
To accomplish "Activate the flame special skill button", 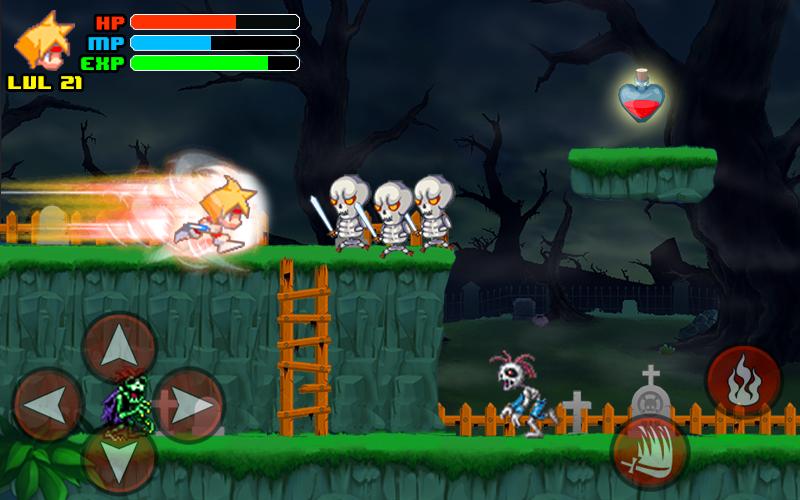I will 743,381.
